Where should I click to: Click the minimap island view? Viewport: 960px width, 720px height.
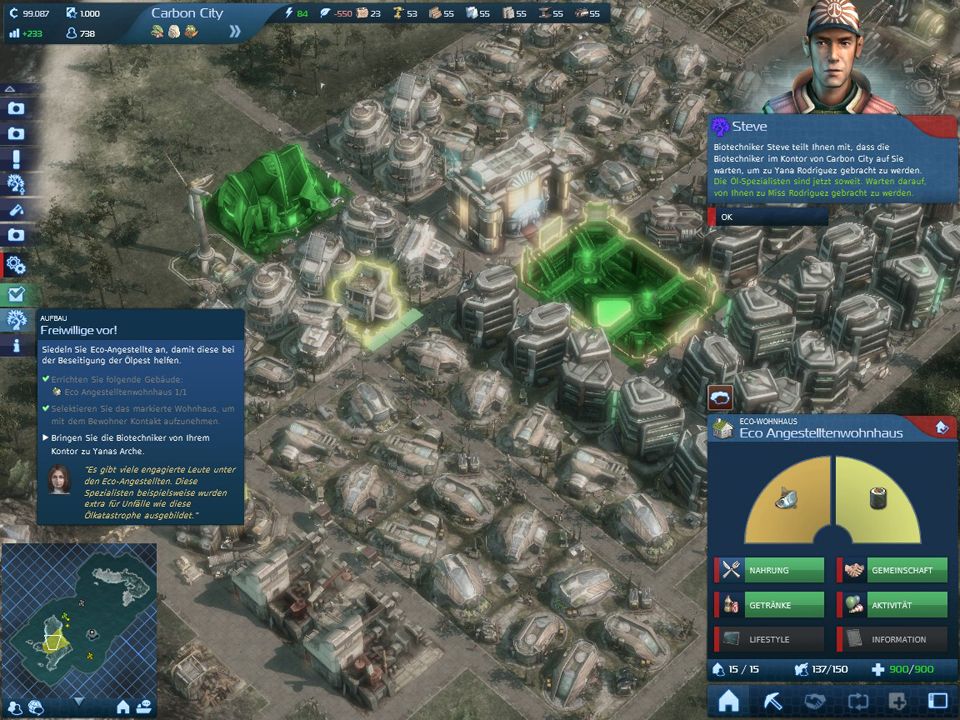pos(78,615)
